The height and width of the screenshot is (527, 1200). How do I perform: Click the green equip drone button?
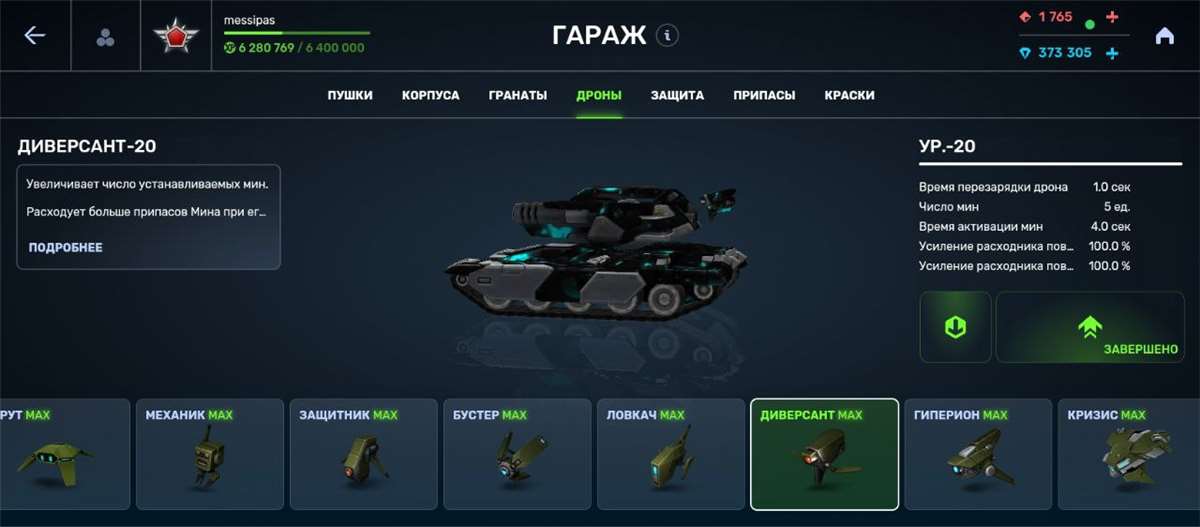(x=955, y=327)
